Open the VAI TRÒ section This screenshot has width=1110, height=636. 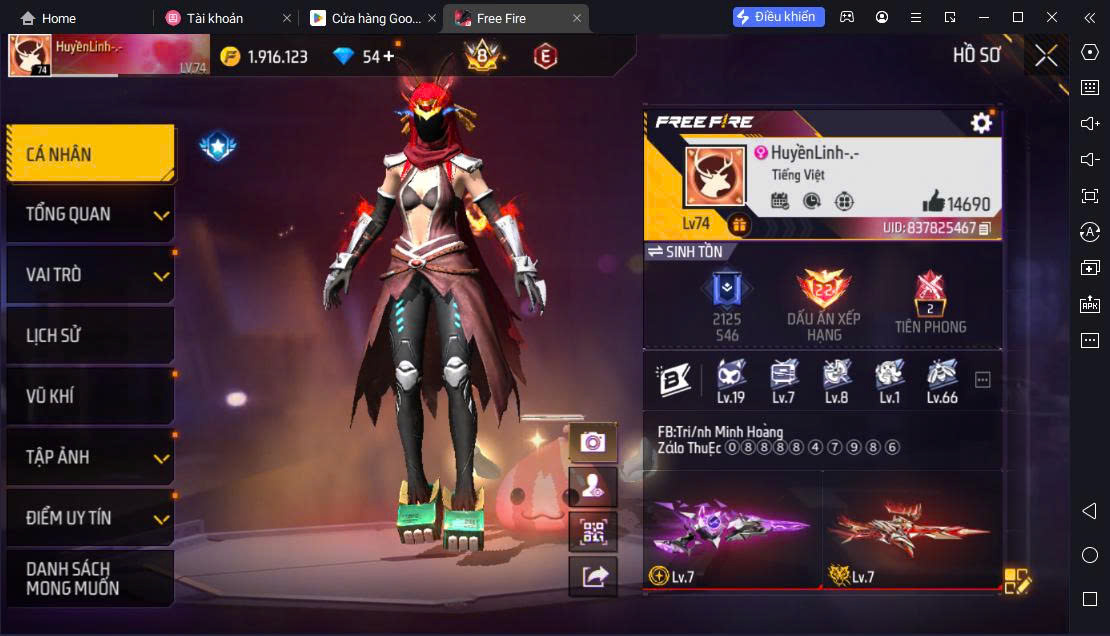pyautogui.click(x=90, y=275)
